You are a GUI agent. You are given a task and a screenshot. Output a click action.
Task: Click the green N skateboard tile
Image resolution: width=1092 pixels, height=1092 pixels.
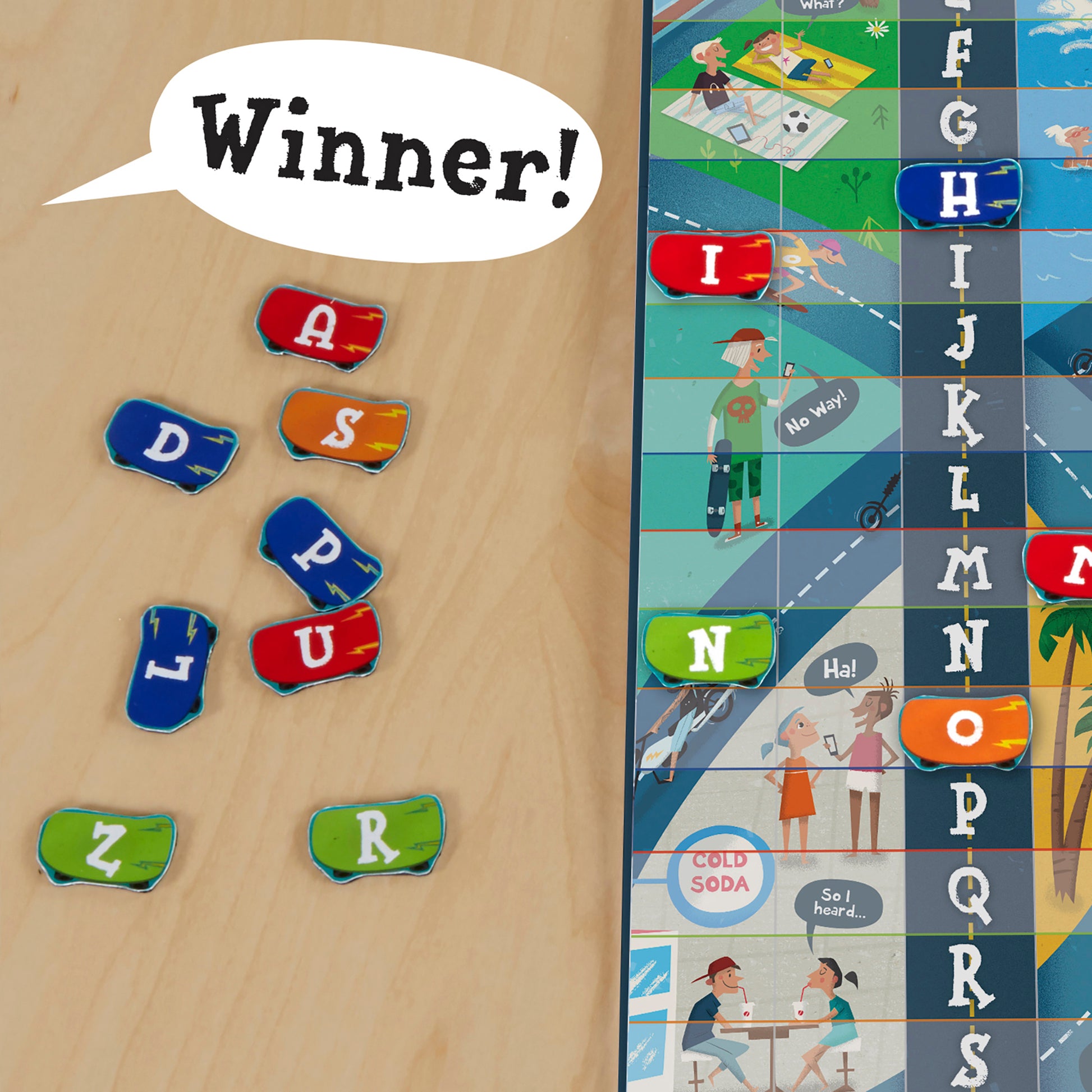(708, 649)
